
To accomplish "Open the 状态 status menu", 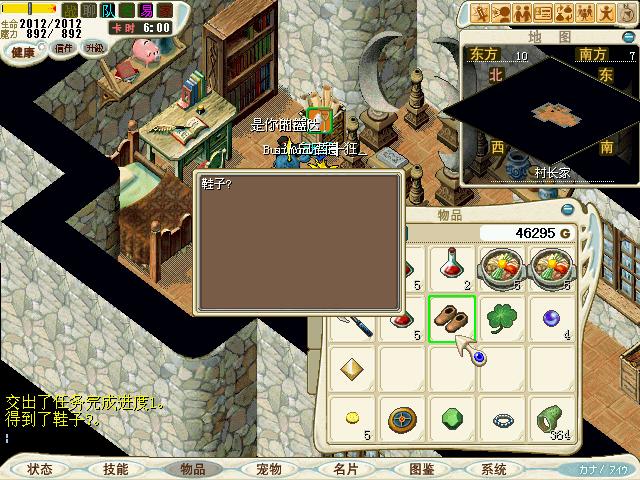I will [x=40, y=468].
